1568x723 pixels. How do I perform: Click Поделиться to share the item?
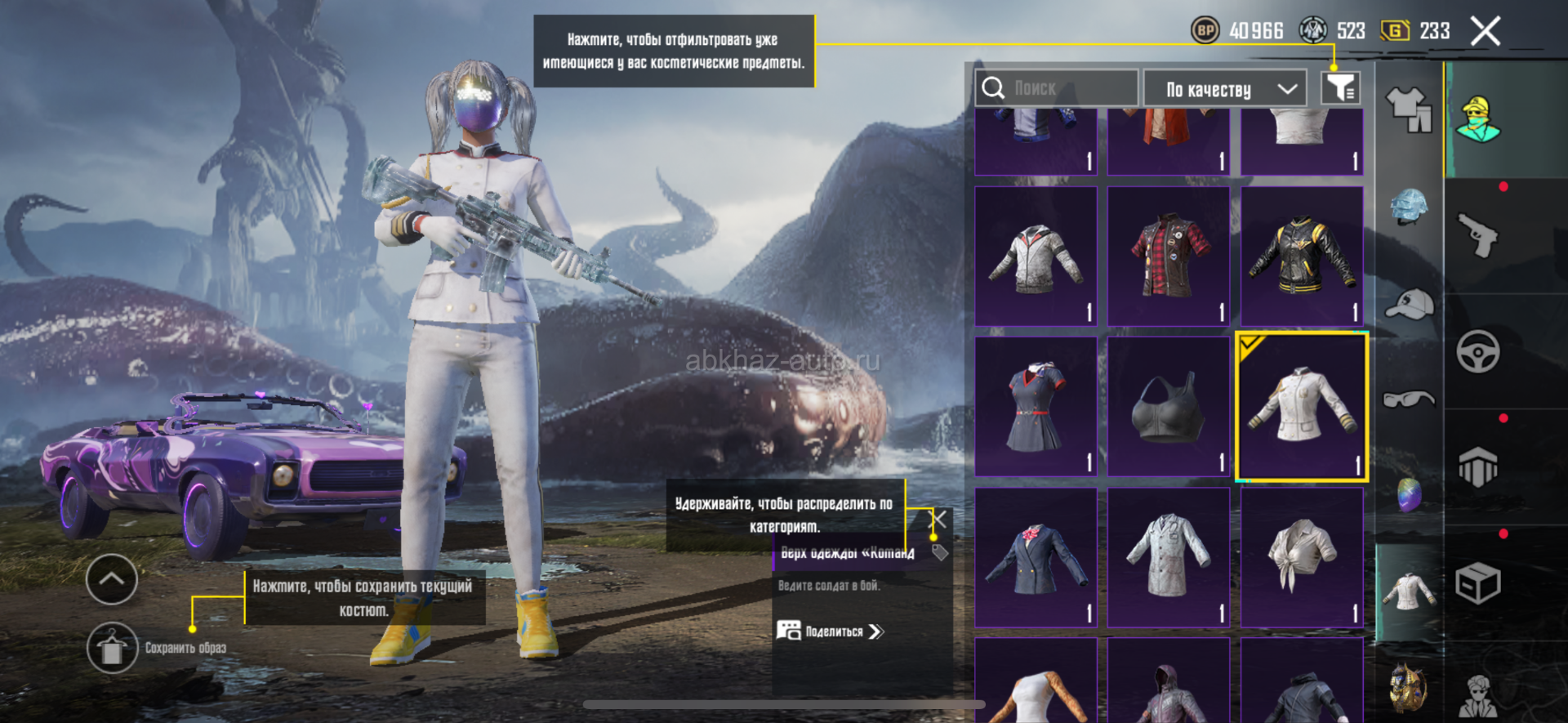coord(831,632)
